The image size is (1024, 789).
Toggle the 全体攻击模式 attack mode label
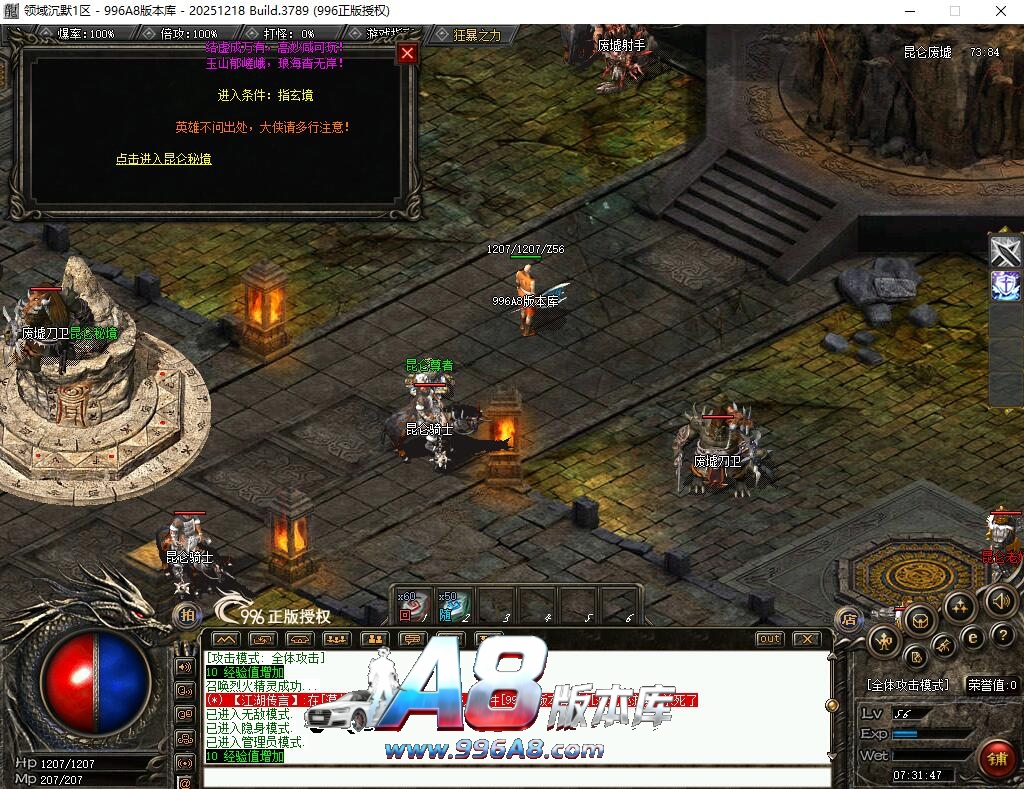pyautogui.click(x=908, y=686)
